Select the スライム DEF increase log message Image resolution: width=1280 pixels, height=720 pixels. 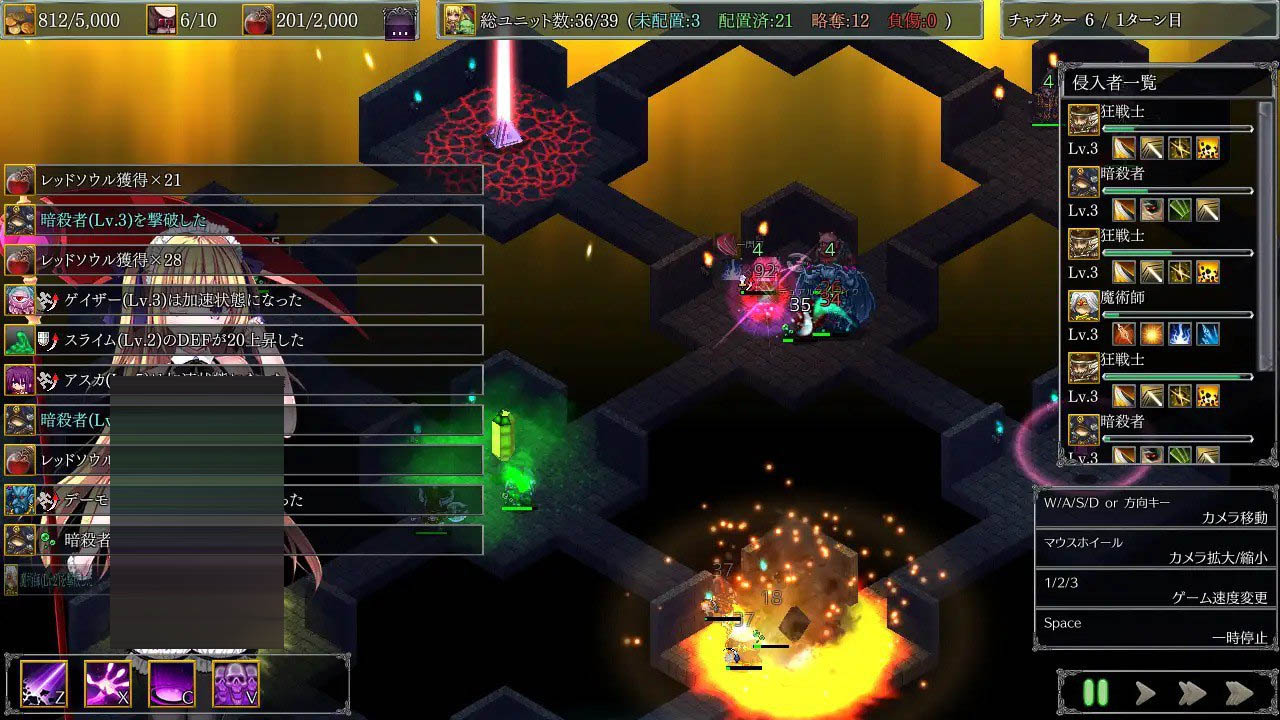(244, 340)
